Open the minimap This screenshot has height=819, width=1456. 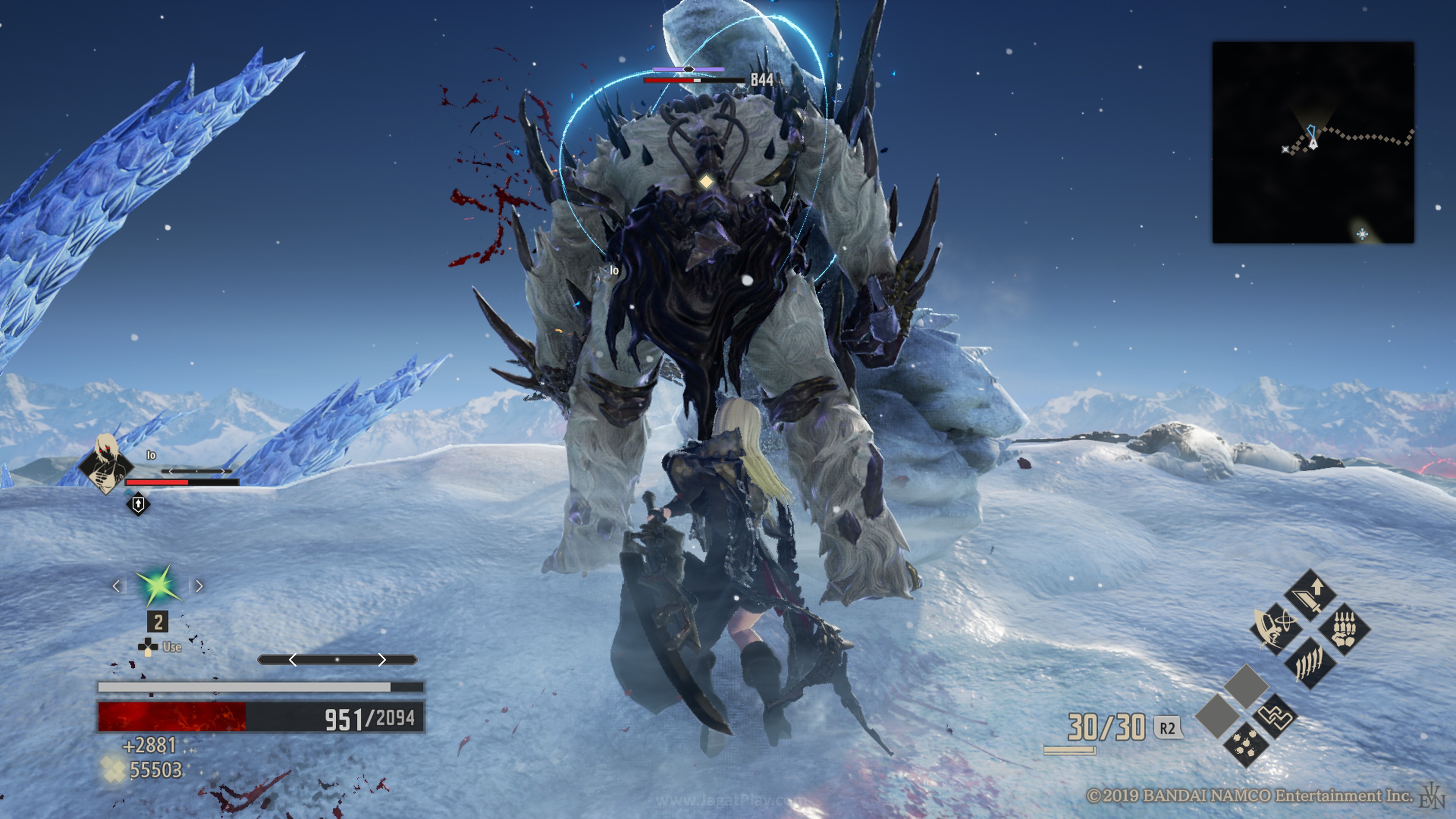click(1312, 143)
